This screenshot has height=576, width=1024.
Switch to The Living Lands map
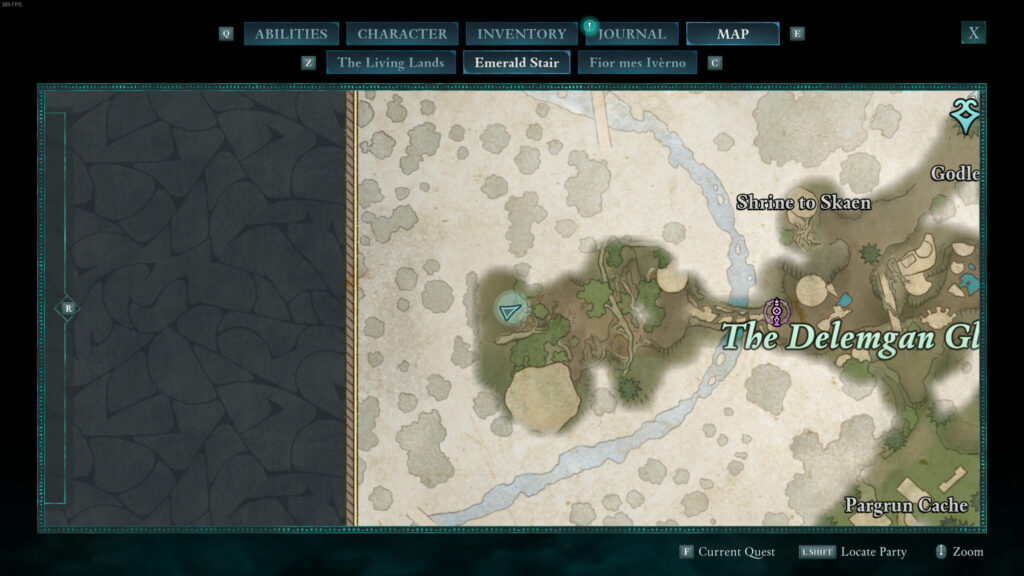pyautogui.click(x=390, y=62)
